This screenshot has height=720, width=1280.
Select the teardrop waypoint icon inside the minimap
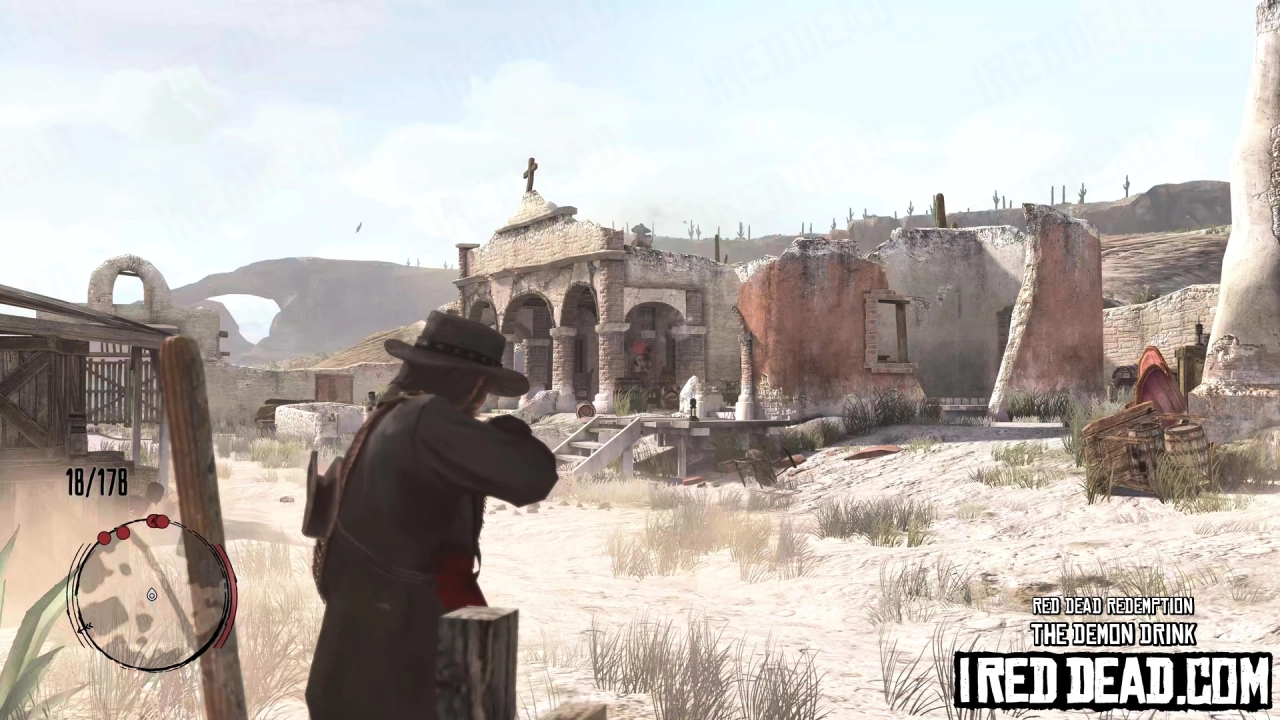pyautogui.click(x=151, y=595)
